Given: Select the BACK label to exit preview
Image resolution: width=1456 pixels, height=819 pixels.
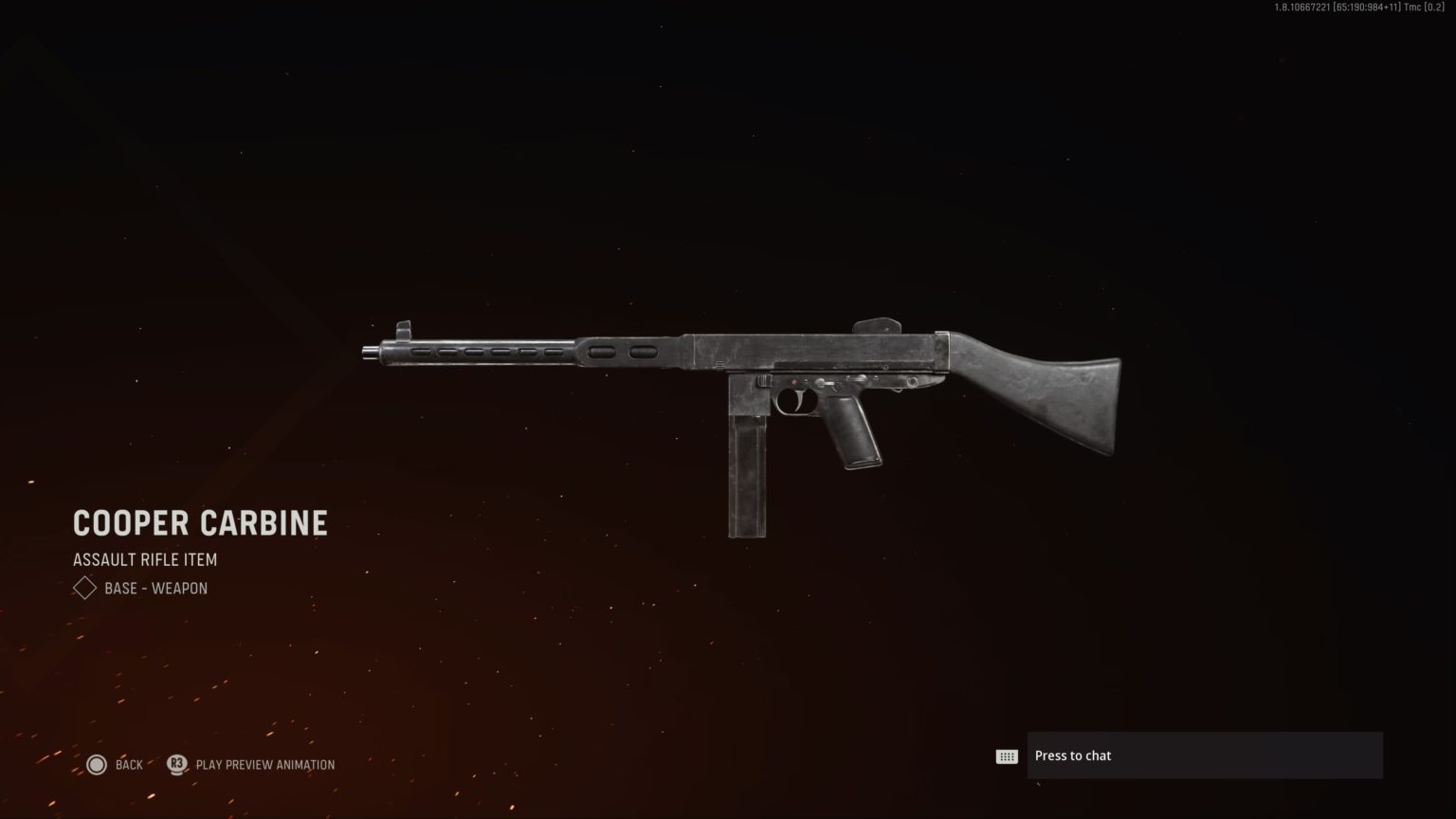Looking at the screenshot, I should click(129, 764).
